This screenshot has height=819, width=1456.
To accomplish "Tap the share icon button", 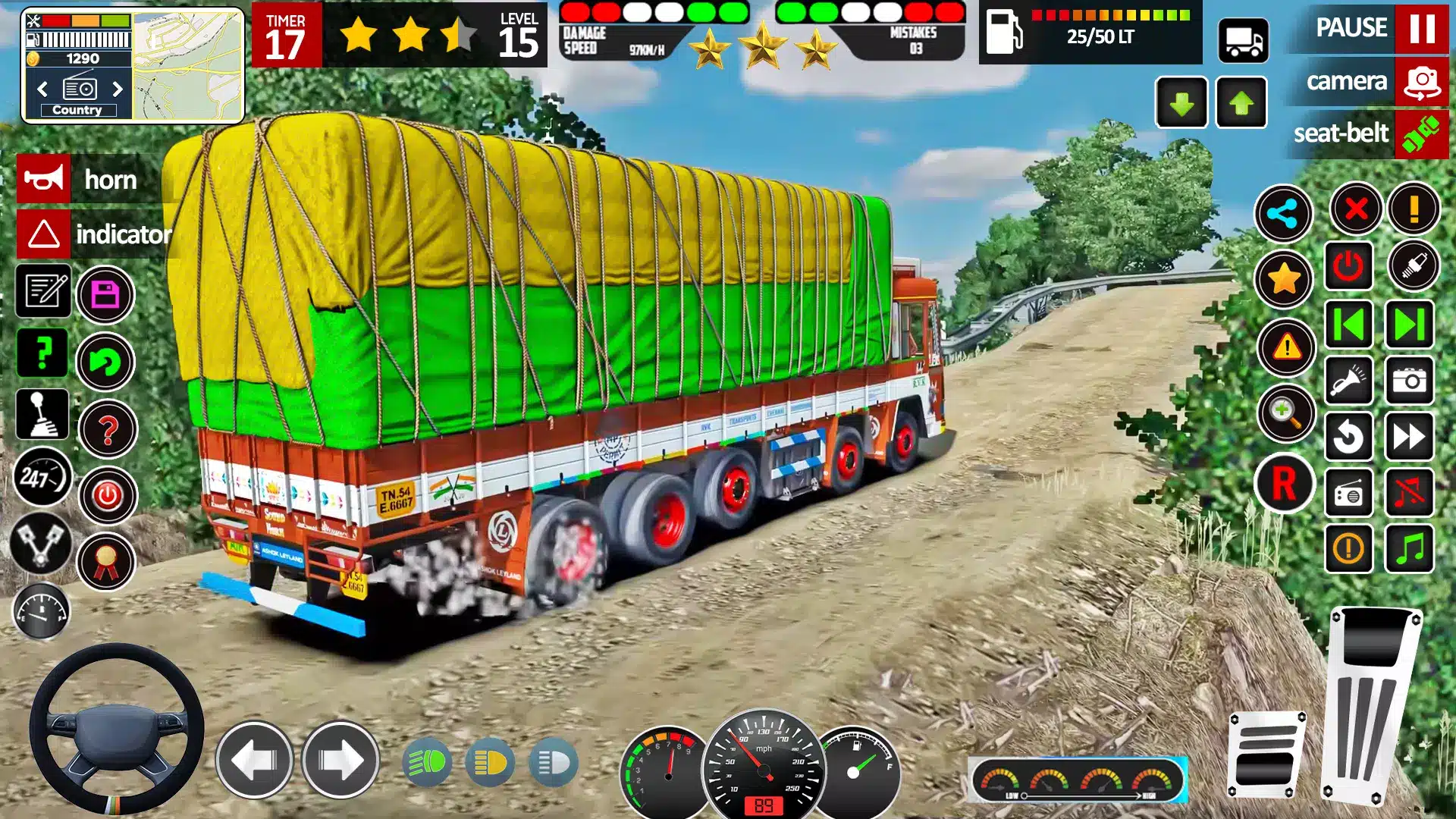I will point(1283,214).
